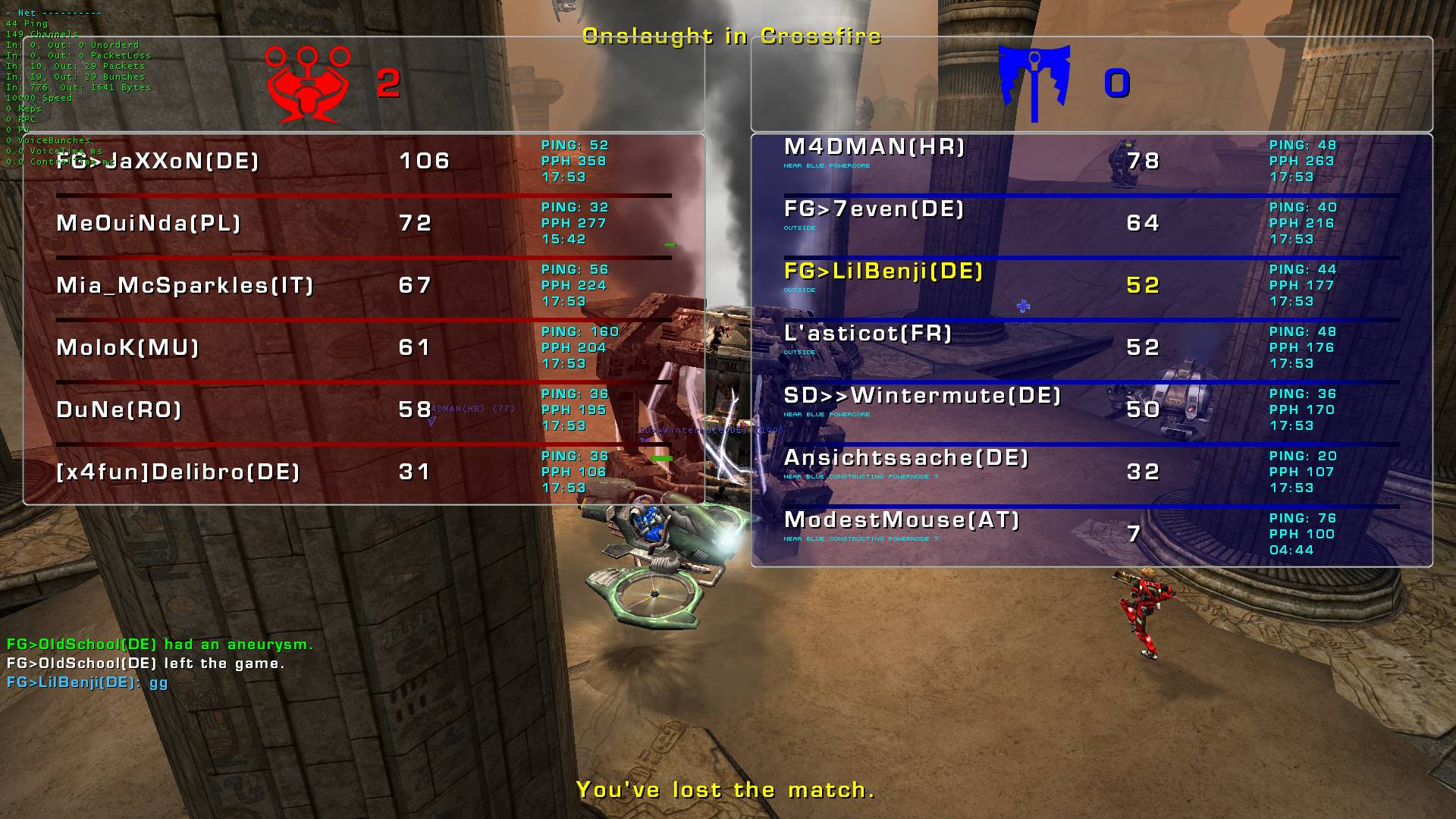Screen dimensions: 1456x819
Task: Select L'asticot(FR) player entry
Action: 868,334
